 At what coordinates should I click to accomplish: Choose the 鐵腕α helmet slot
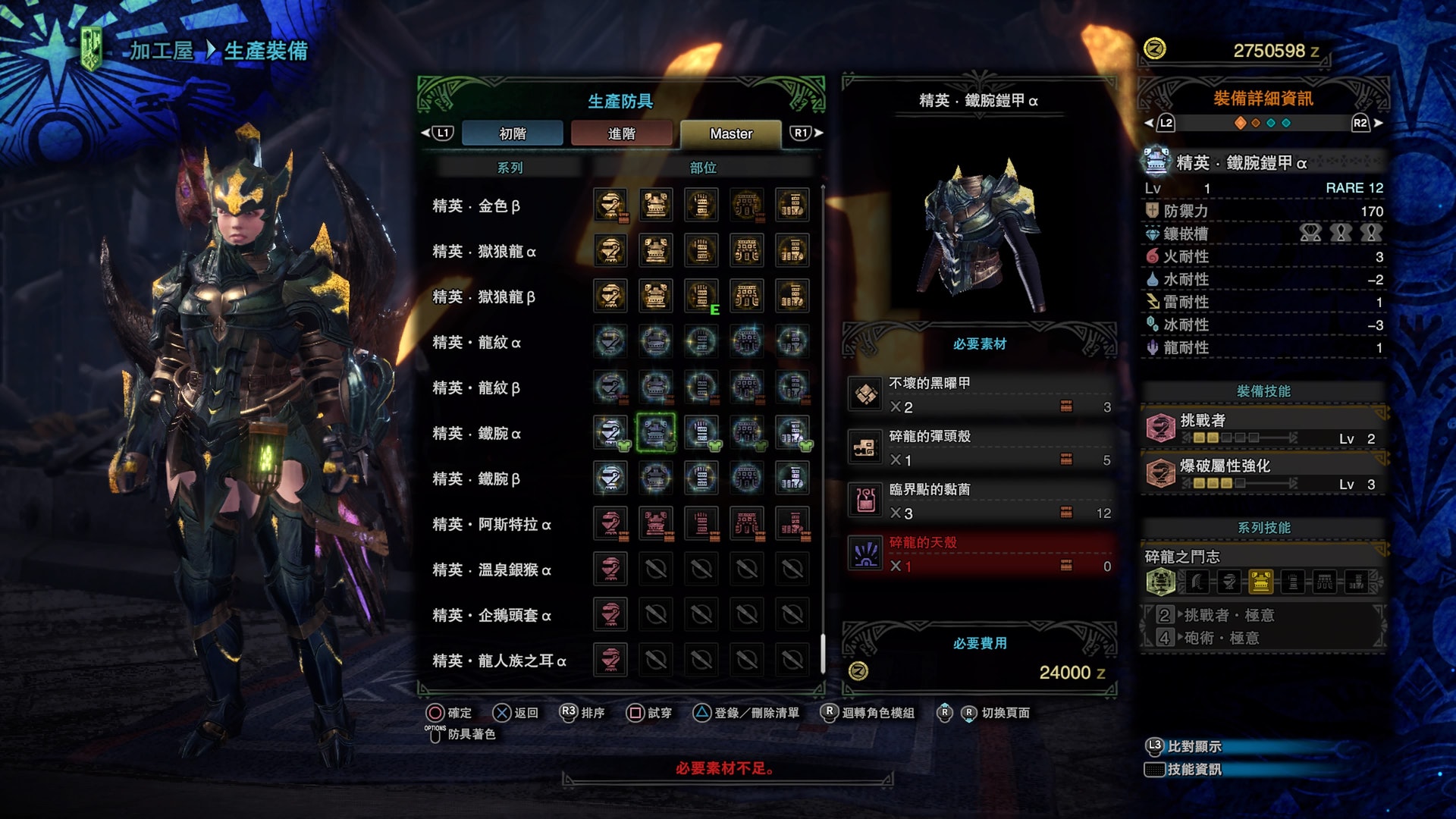click(x=610, y=432)
